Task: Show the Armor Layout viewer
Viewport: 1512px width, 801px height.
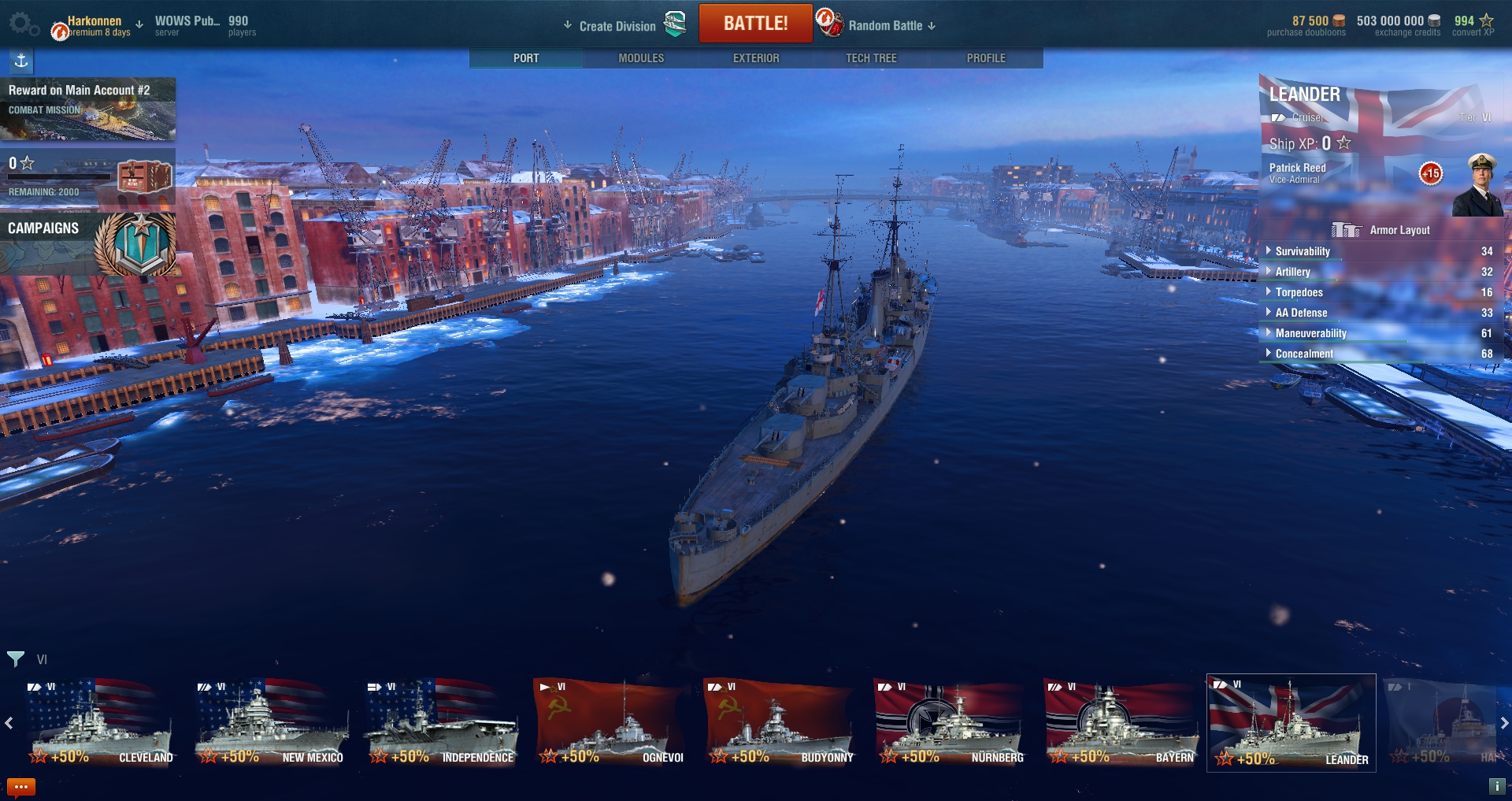Action: point(1381,230)
